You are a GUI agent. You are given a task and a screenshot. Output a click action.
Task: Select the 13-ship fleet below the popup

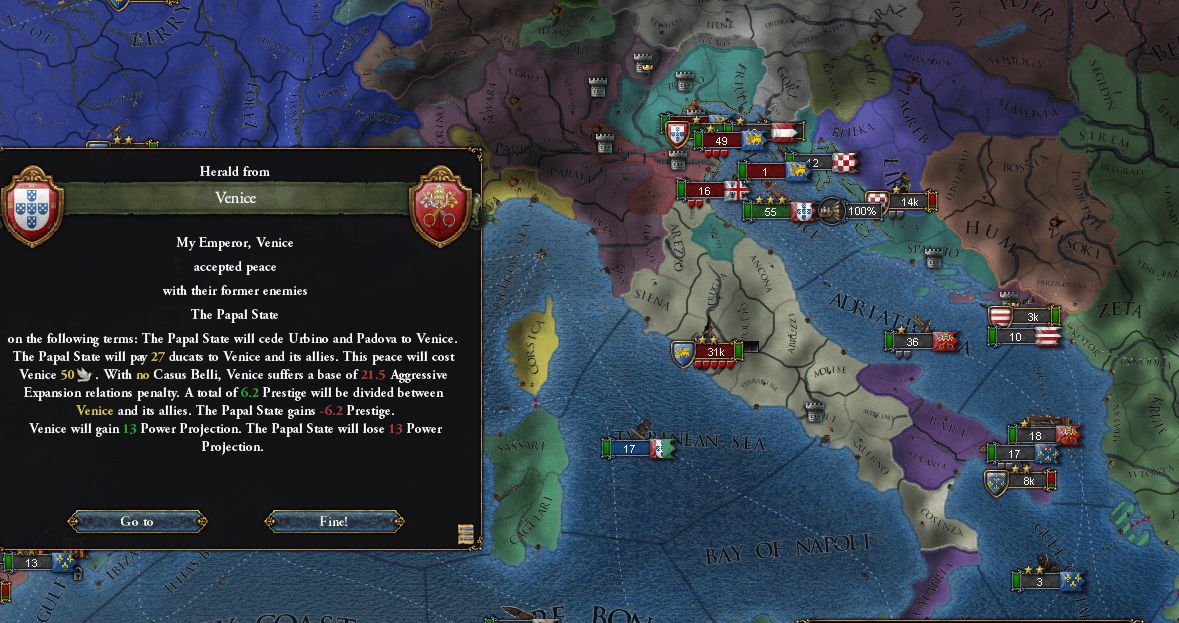[32, 563]
